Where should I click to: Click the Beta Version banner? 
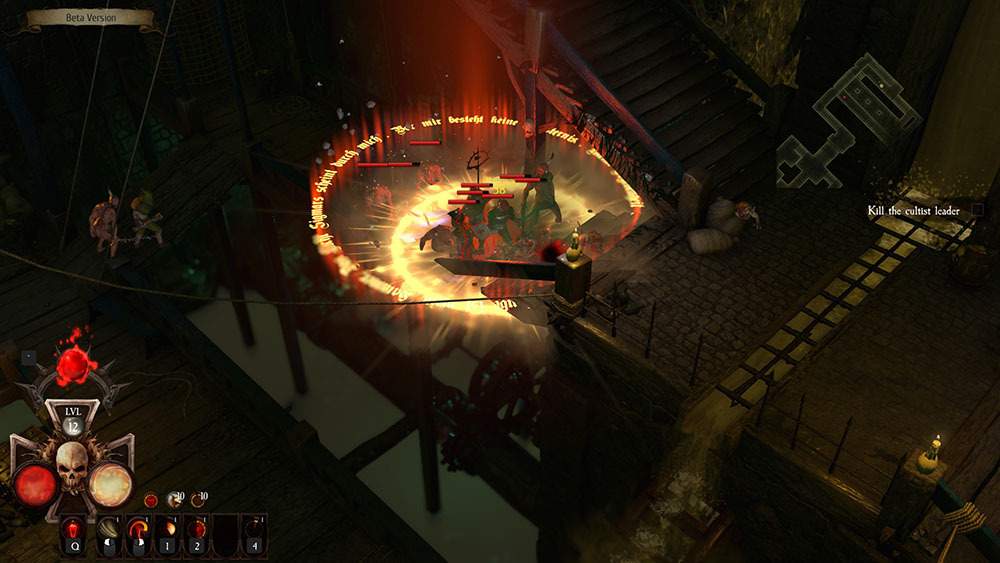point(89,18)
